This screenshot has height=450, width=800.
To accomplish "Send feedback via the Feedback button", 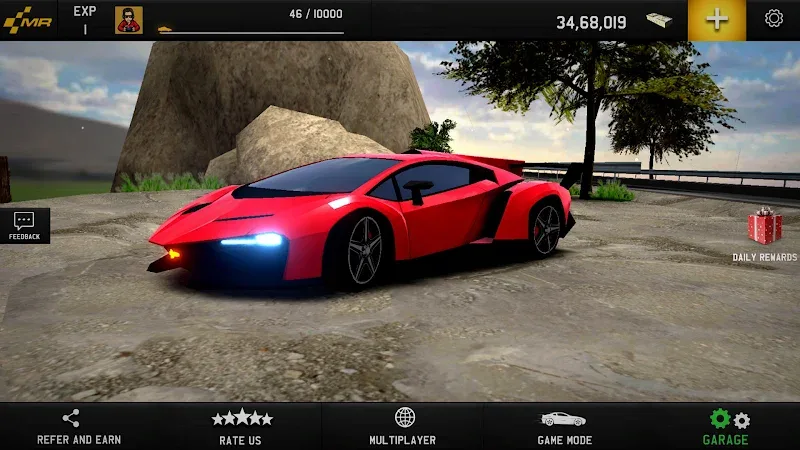I will [25, 225].
